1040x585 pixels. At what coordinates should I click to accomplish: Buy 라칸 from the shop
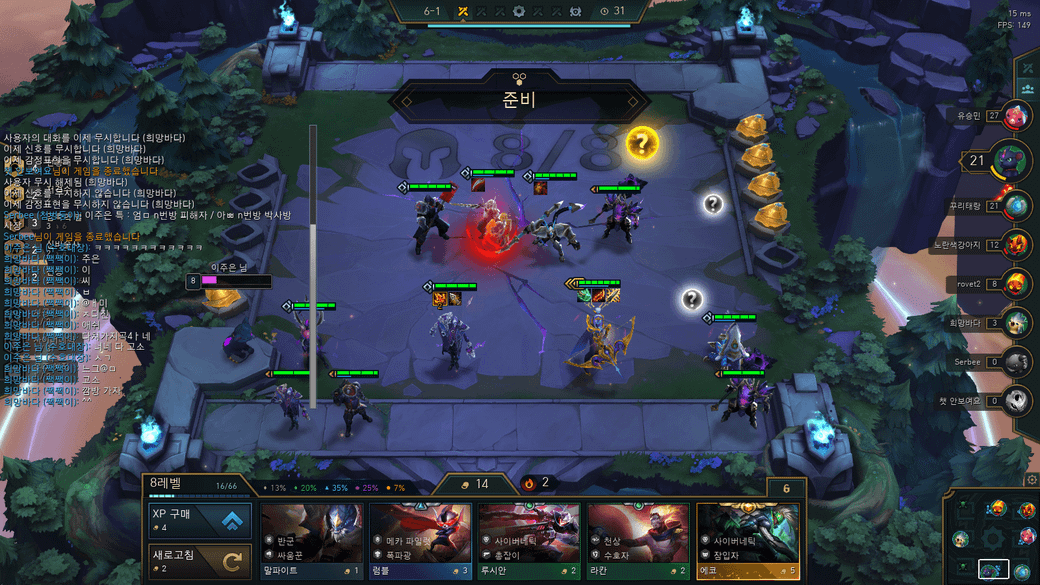(638, 540)
